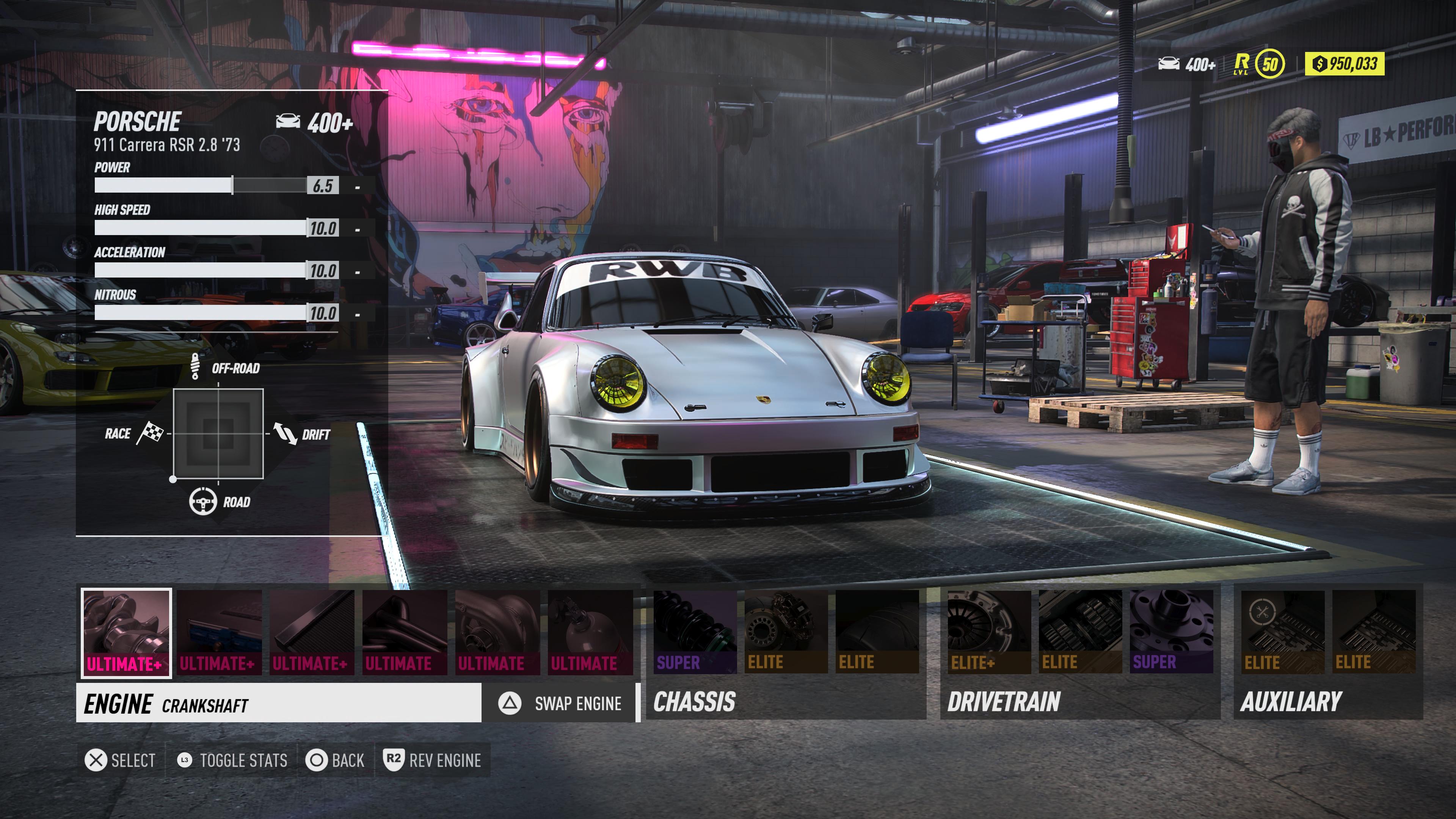The height and width of the screenshot is (819, 1456).
Task: Open the Auxiliary category
Action: (x=1290, y=702)
